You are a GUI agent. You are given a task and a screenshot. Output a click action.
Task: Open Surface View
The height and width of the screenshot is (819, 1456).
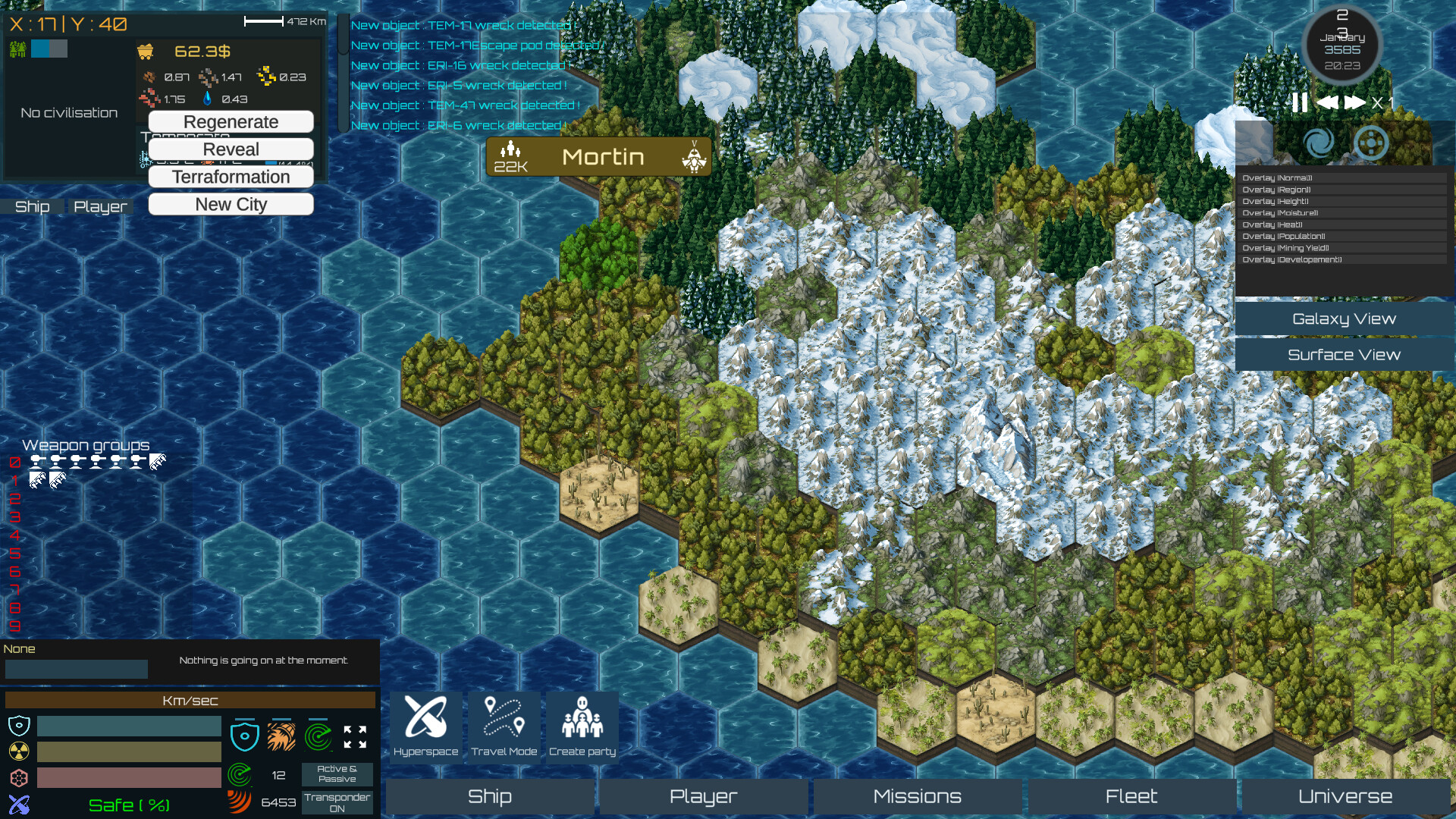[x=1344, y=354]
